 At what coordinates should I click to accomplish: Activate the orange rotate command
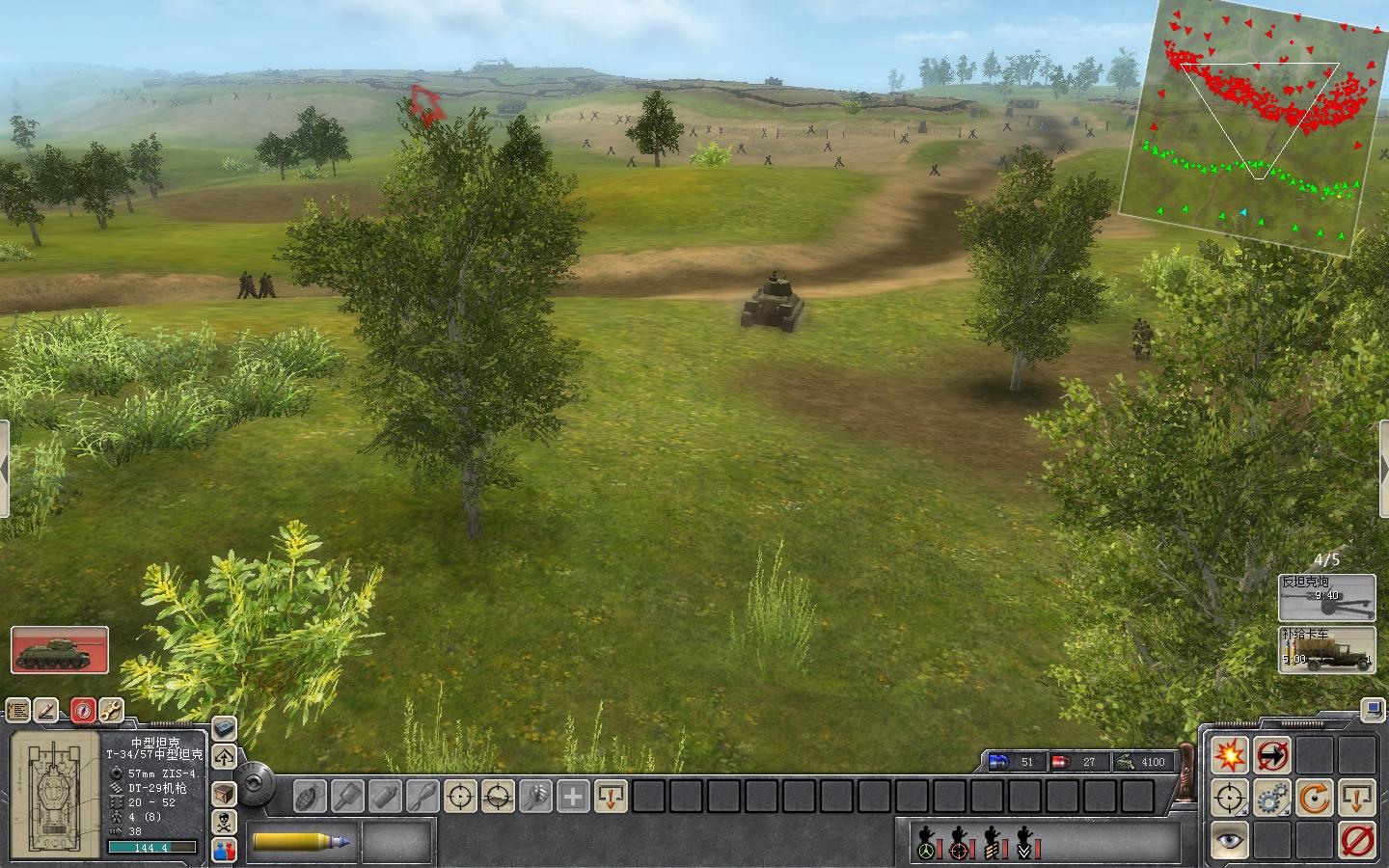[1315, 799]
